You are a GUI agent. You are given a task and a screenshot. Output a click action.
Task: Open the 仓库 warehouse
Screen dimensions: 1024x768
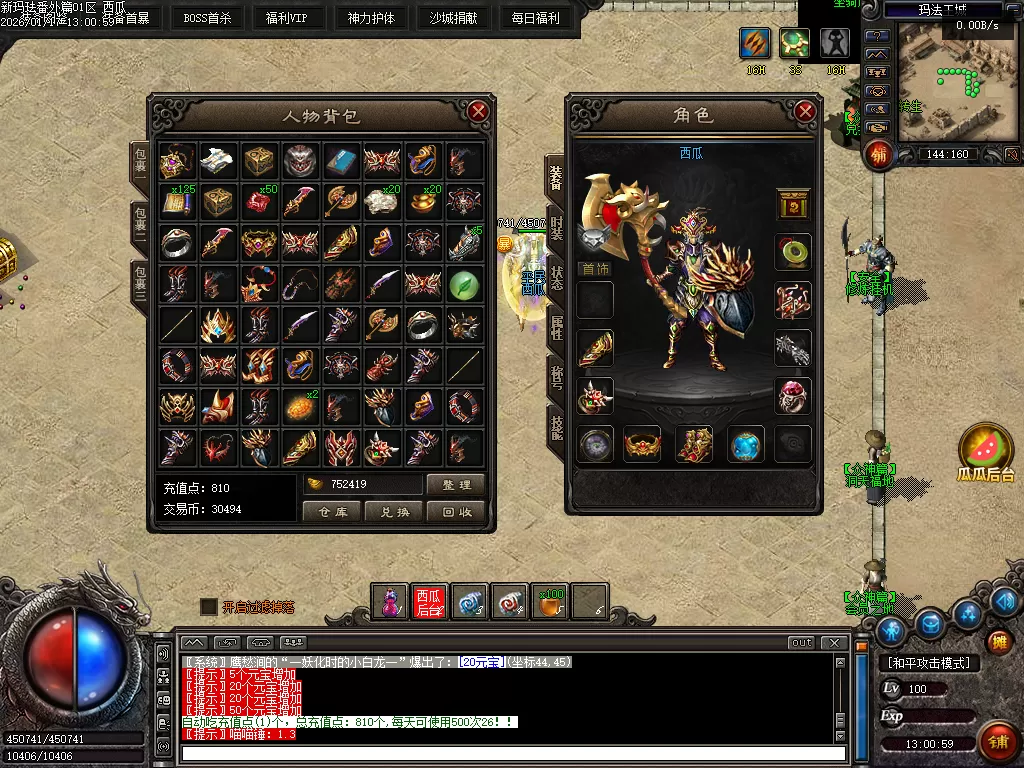click(x=332, y=511)
